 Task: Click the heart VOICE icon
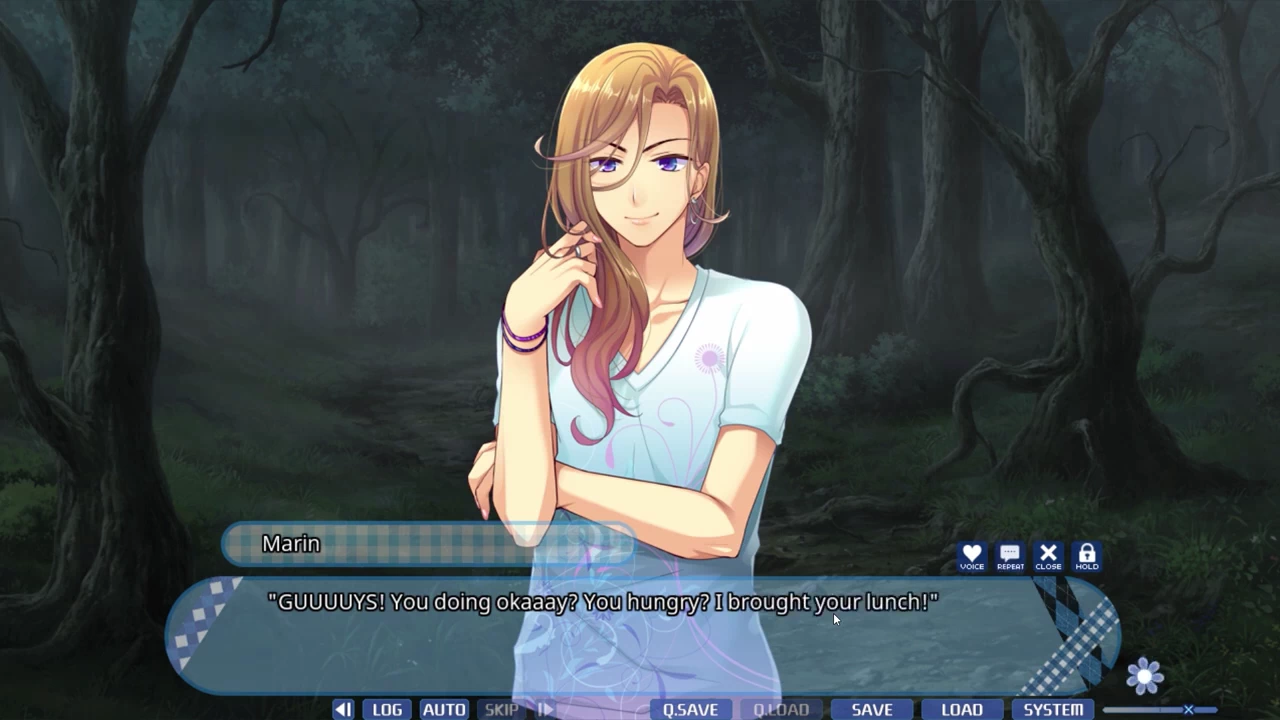pyautogui.click(x=971, y=556)
